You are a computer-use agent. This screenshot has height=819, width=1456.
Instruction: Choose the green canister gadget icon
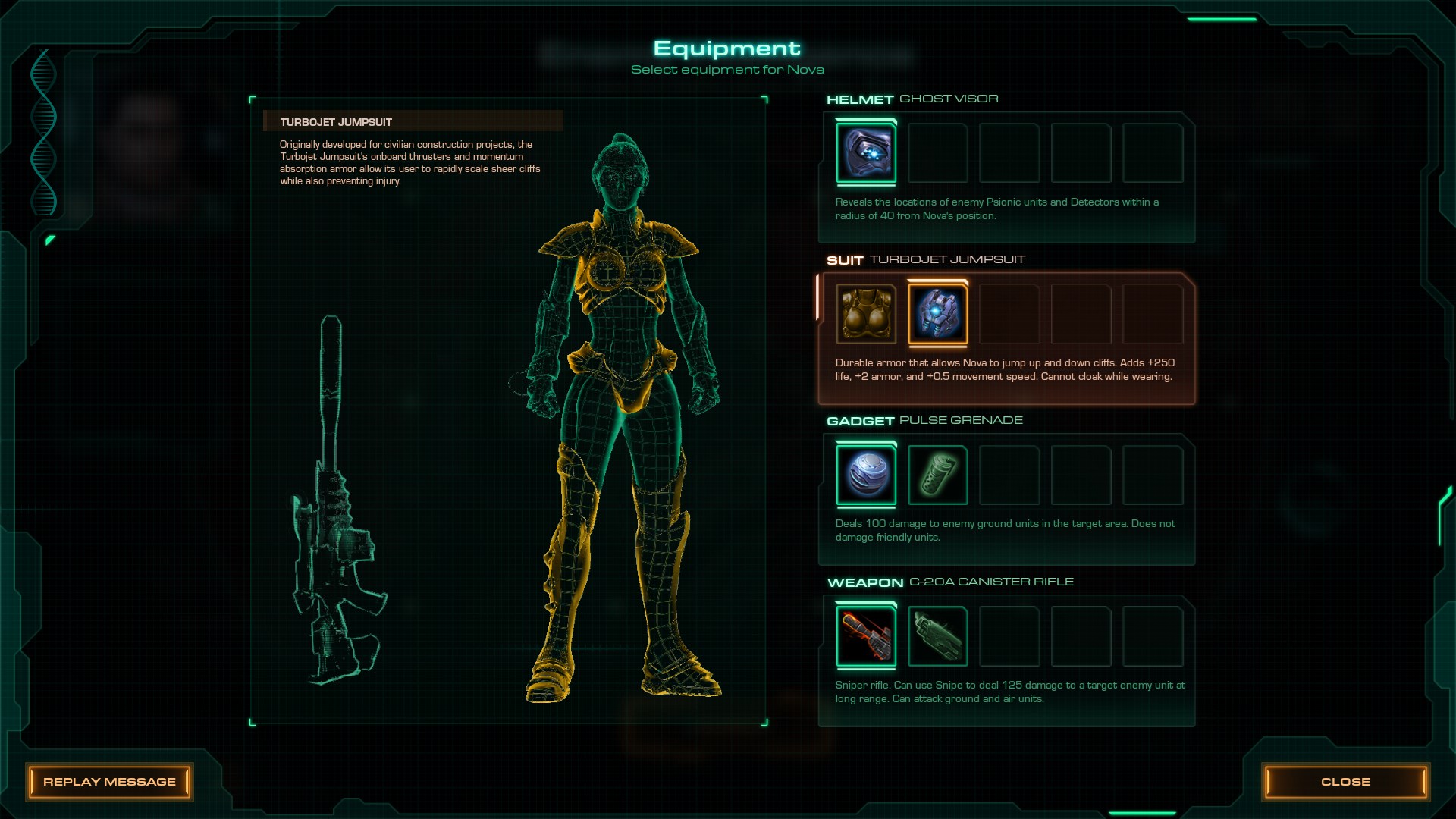click(x=937, y=475)
